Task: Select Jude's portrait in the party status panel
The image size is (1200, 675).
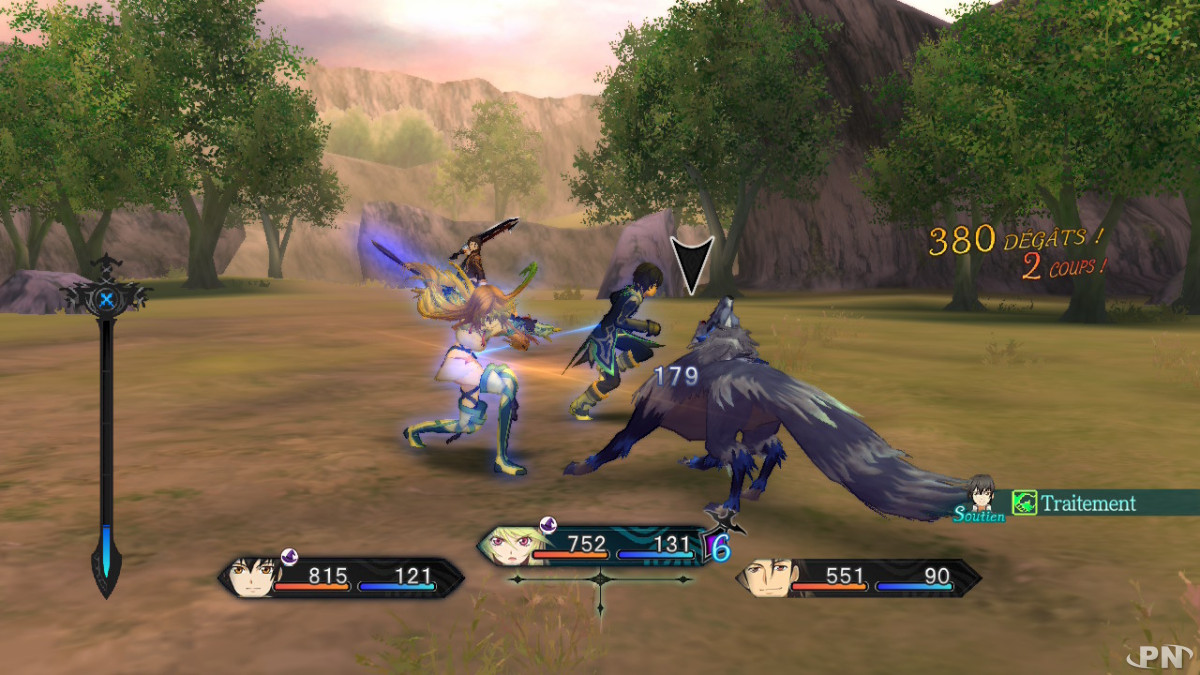Action: point(248,577)
